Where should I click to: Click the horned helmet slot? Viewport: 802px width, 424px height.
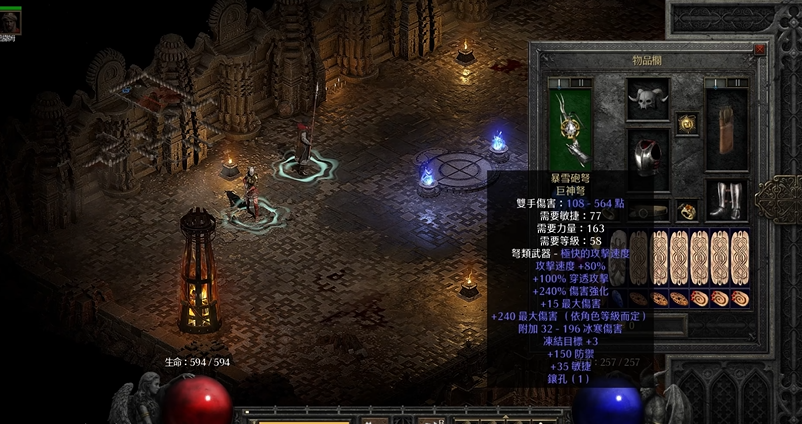tap(647, 99)
